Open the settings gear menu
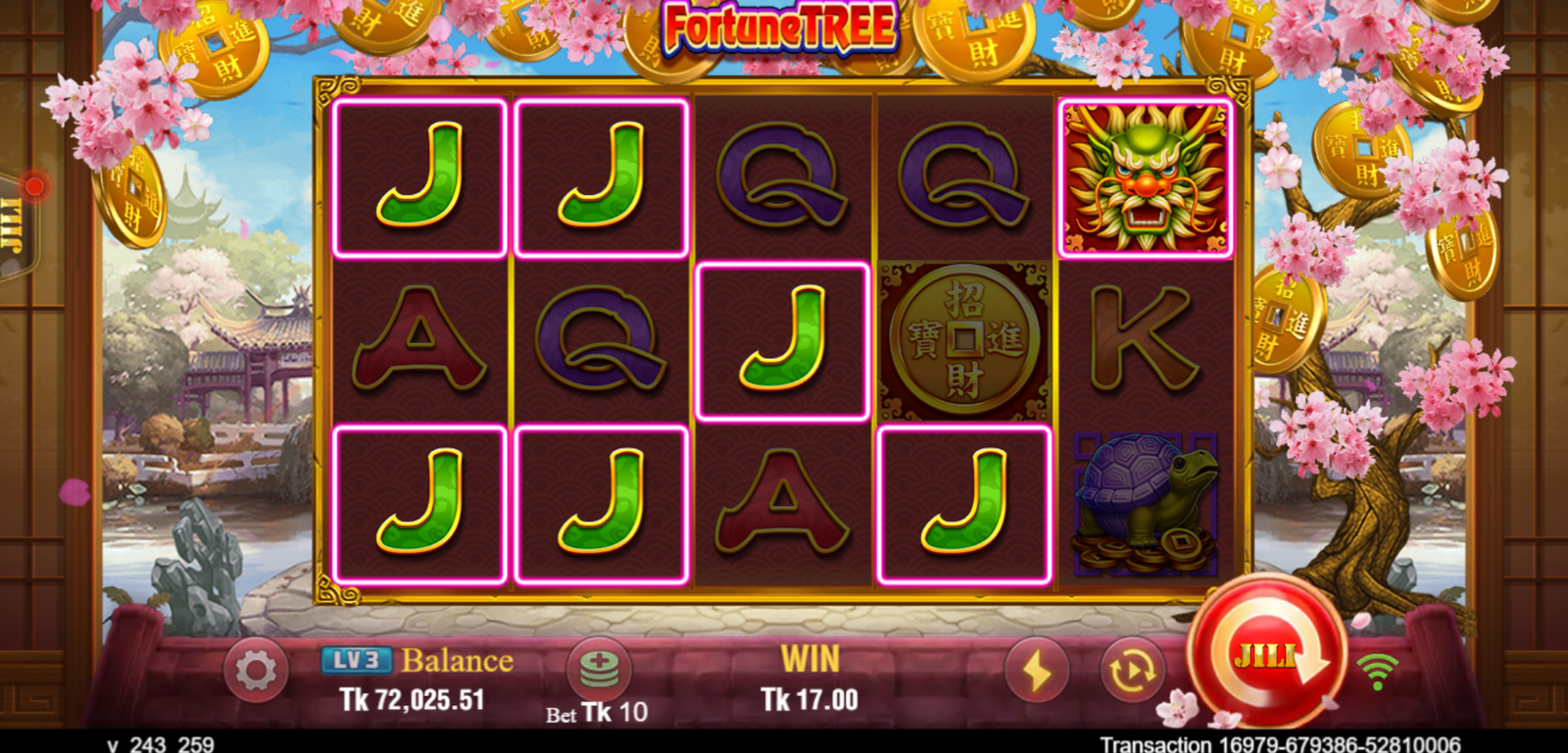The image size is (1568, 753). click(x=257, y=673)
